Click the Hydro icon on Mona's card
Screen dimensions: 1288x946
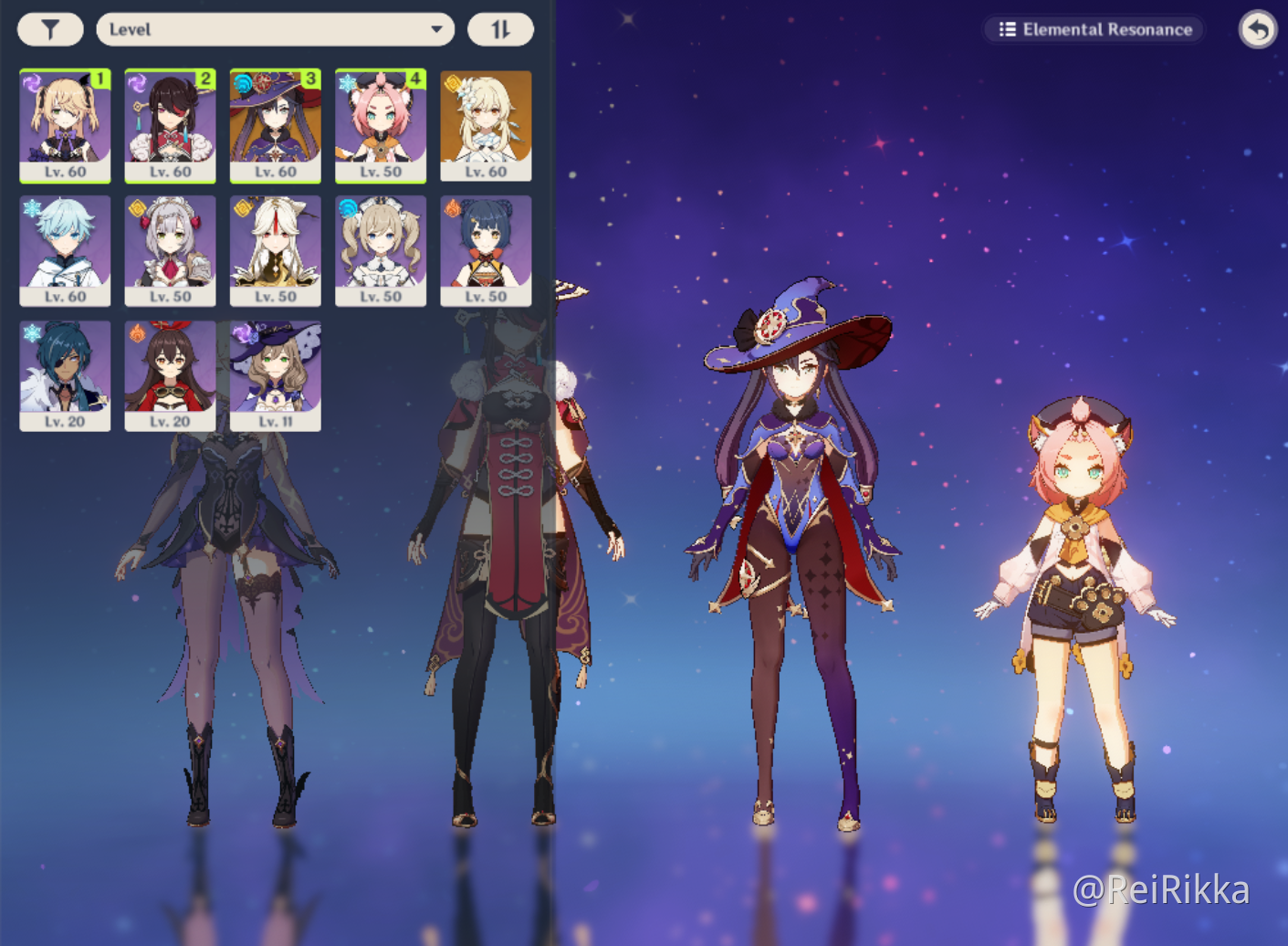coord(242,84)
